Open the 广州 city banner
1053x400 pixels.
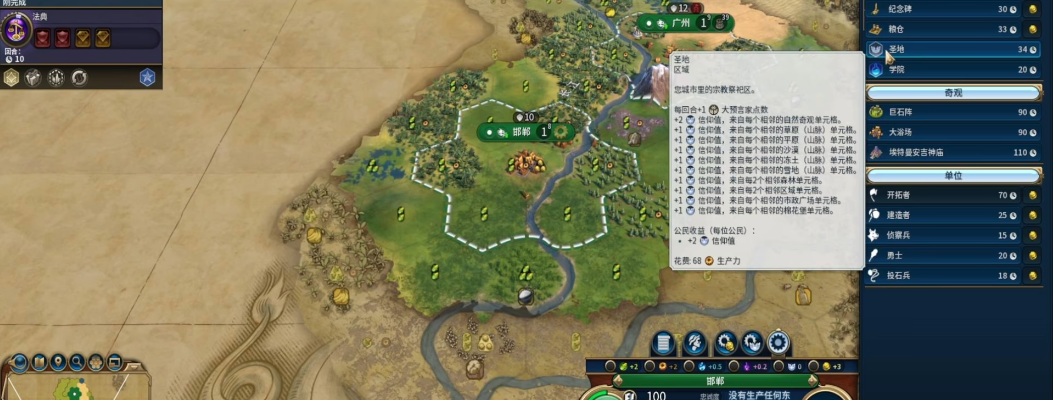tap(680, 22)
